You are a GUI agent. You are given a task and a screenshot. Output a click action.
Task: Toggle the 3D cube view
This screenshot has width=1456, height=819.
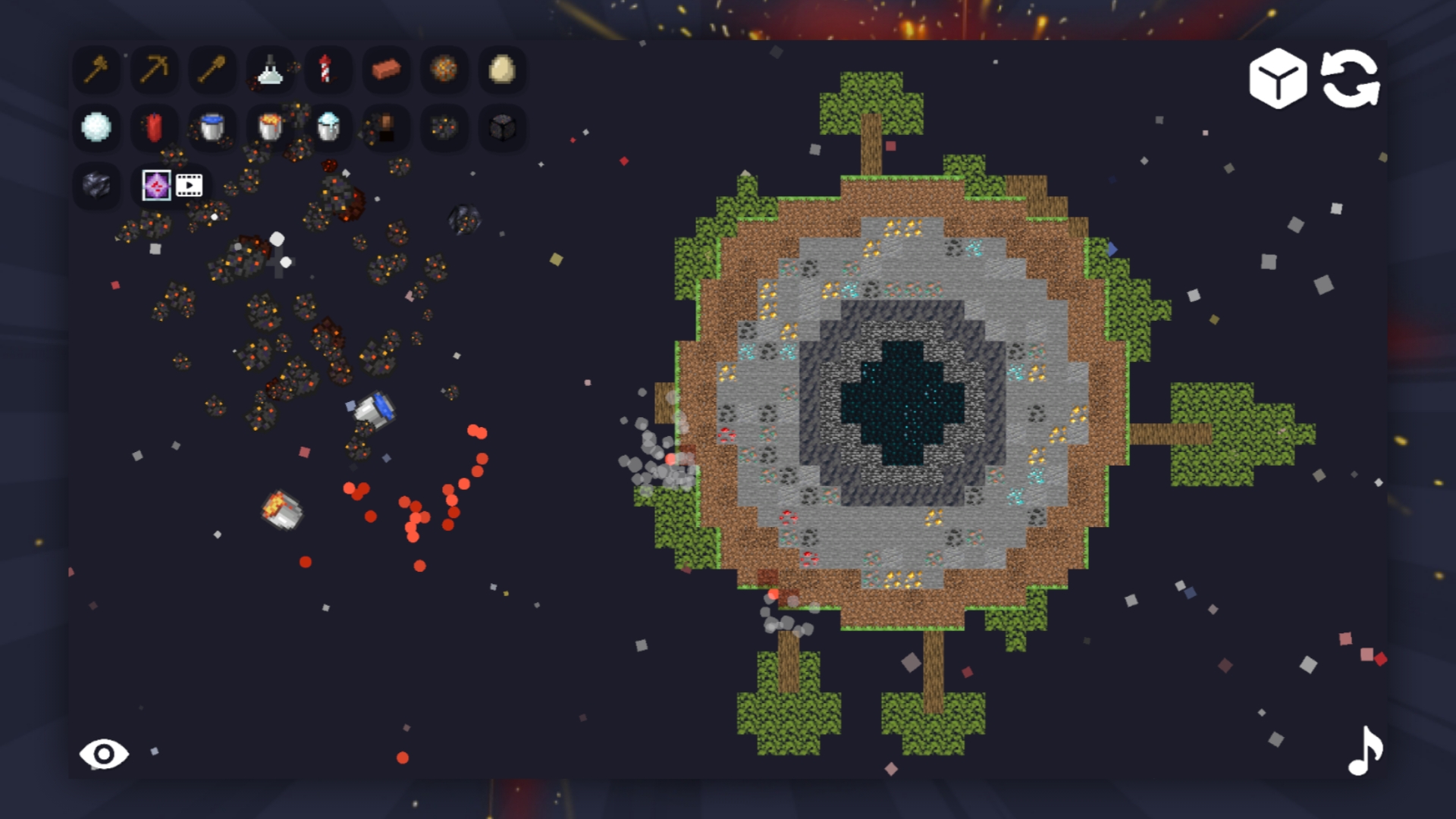click(x=1278, y=81)
